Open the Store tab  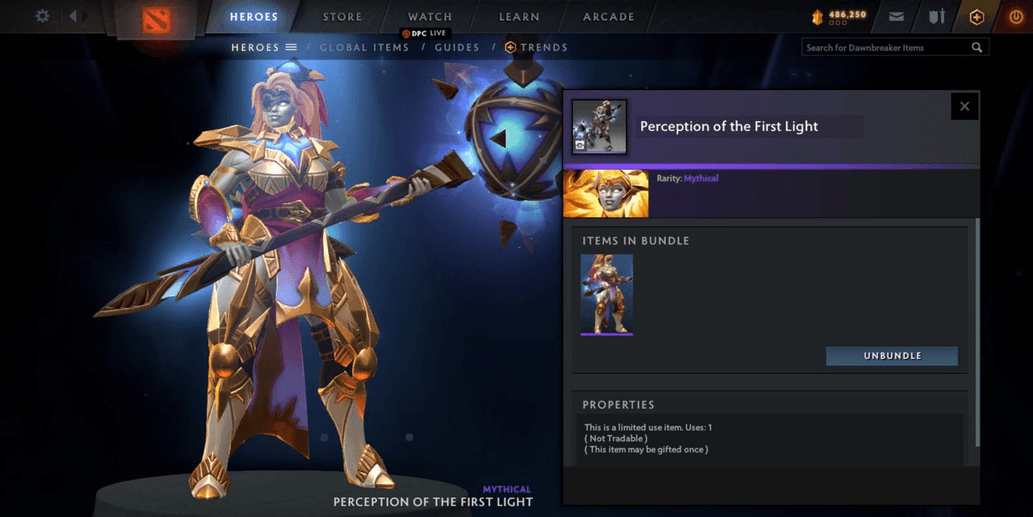343,17
